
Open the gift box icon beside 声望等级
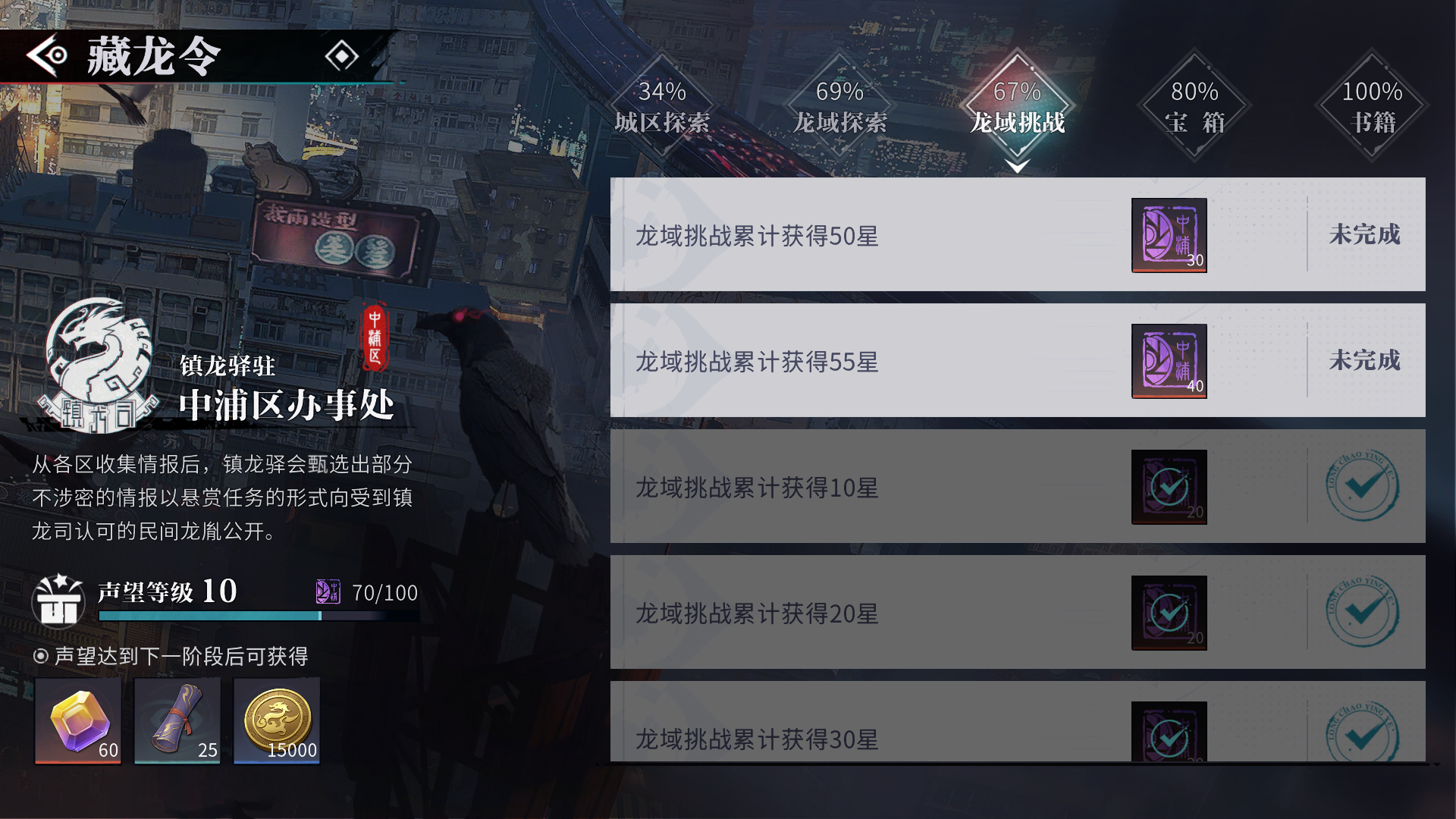point(59,599)
